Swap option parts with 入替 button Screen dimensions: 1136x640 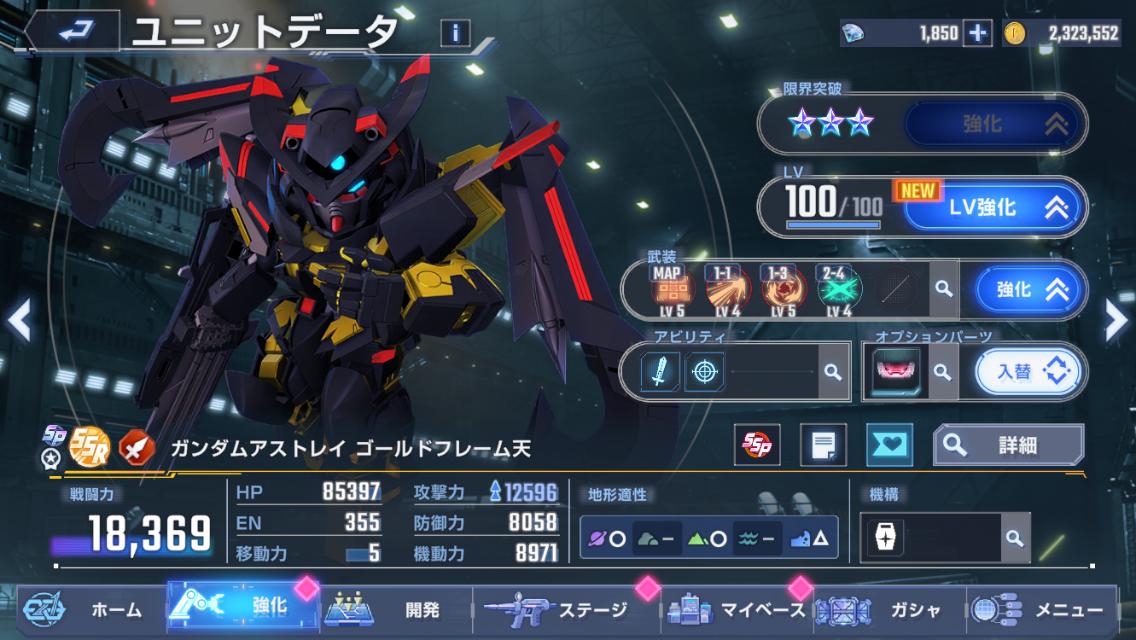click(x=1030, y=372)
